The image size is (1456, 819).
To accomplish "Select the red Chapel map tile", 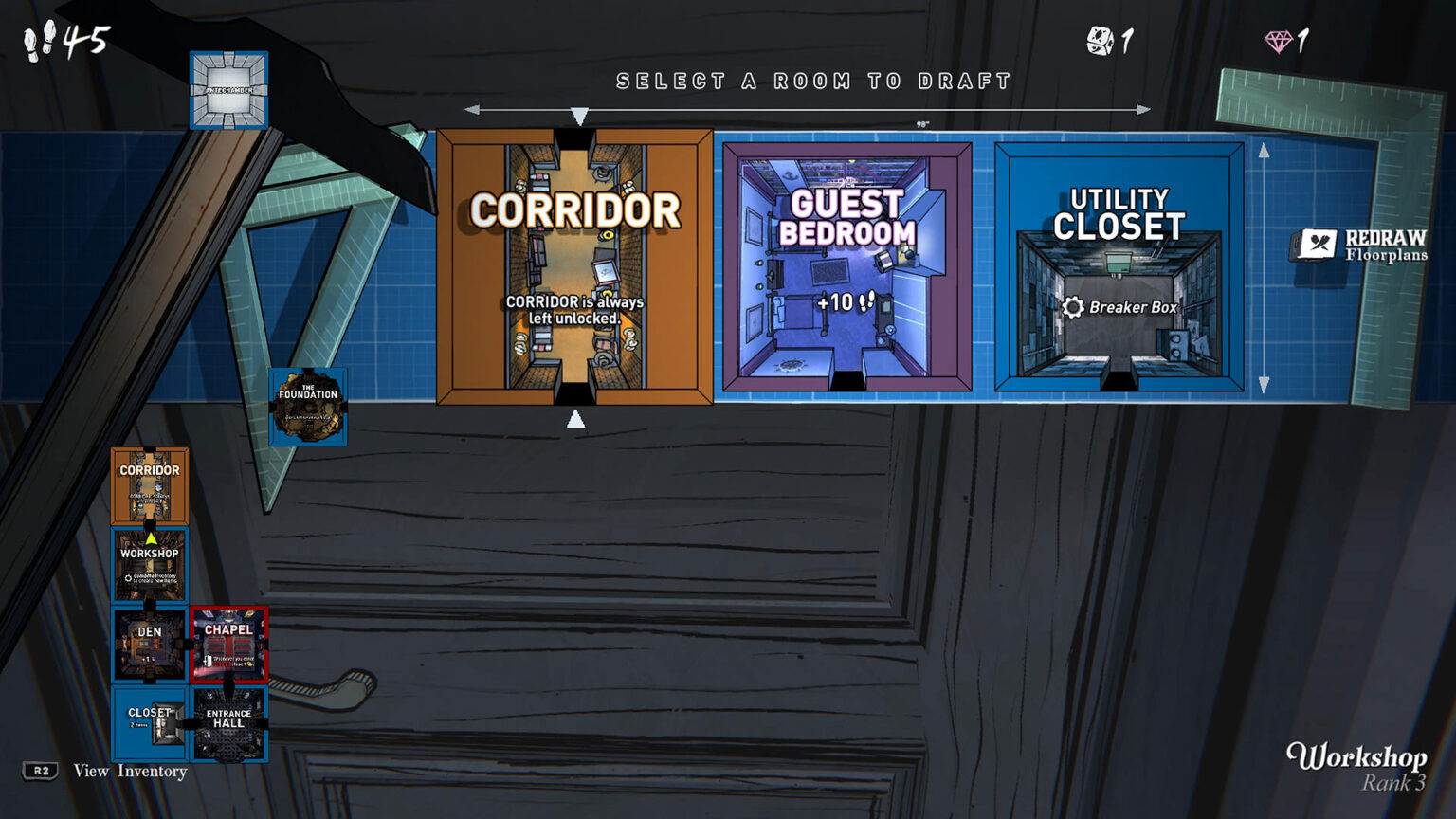I will [228, 645].
